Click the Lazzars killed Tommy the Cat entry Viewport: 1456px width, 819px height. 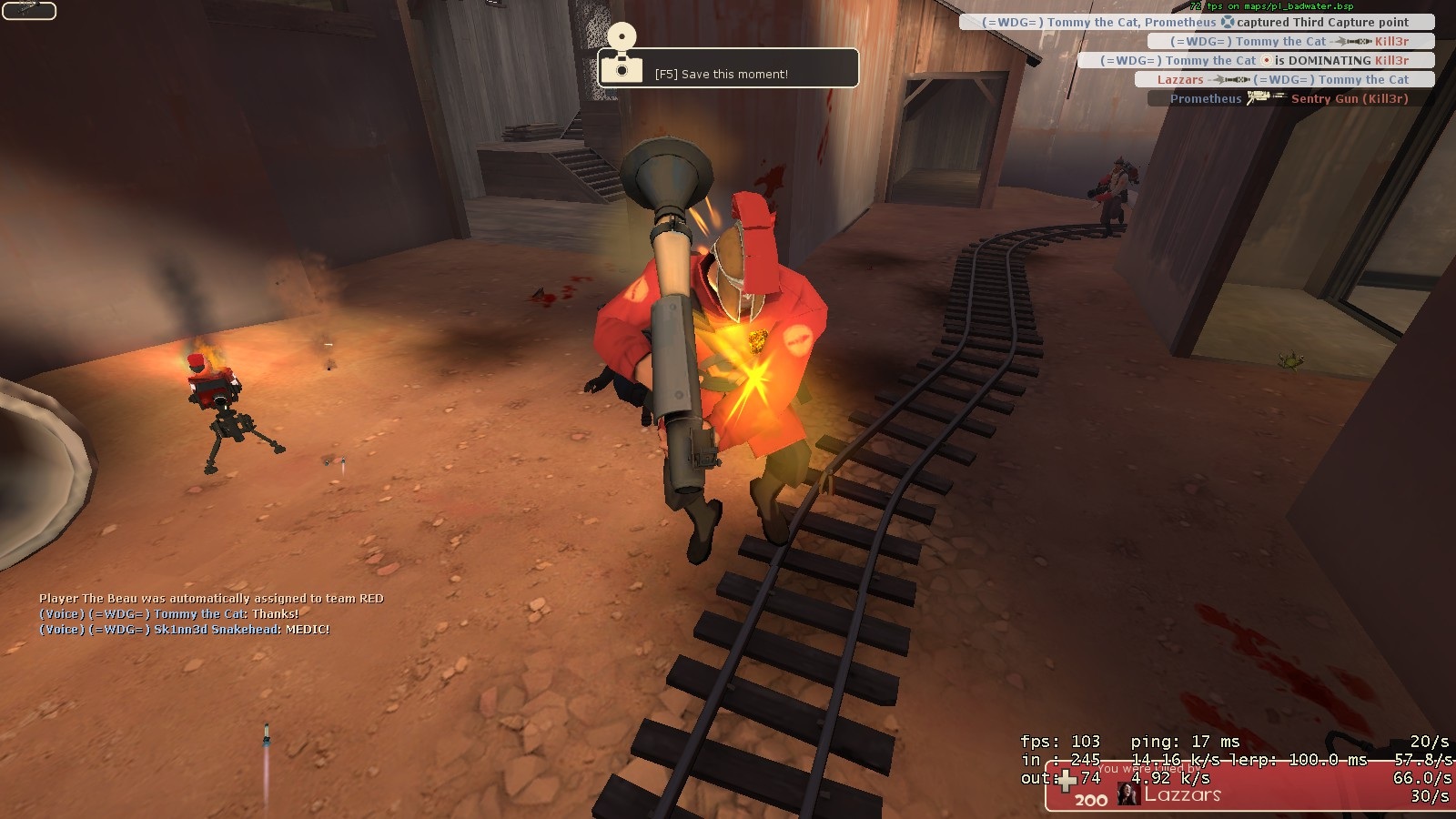click(1283, 79)
